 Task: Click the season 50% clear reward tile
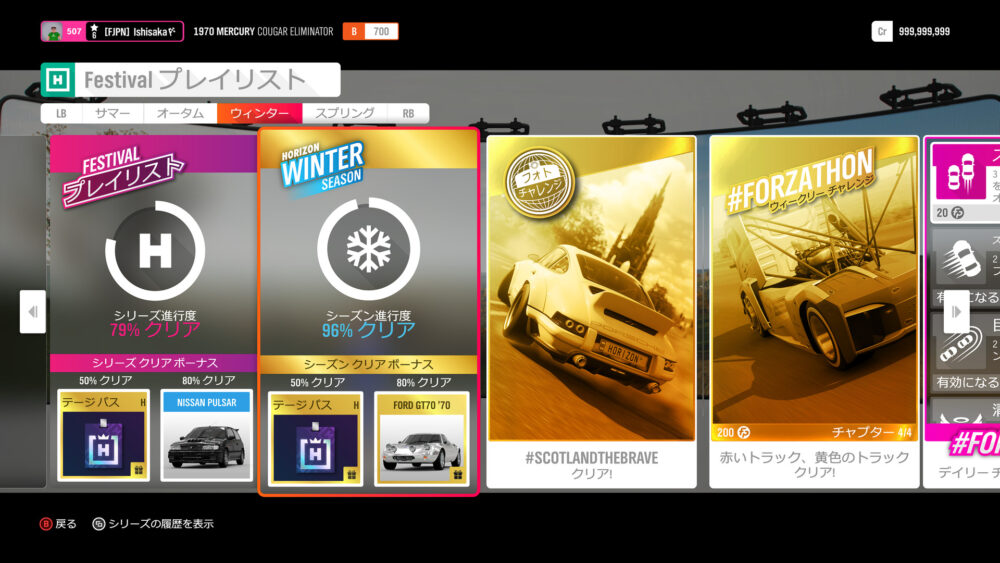coord(315,436)
